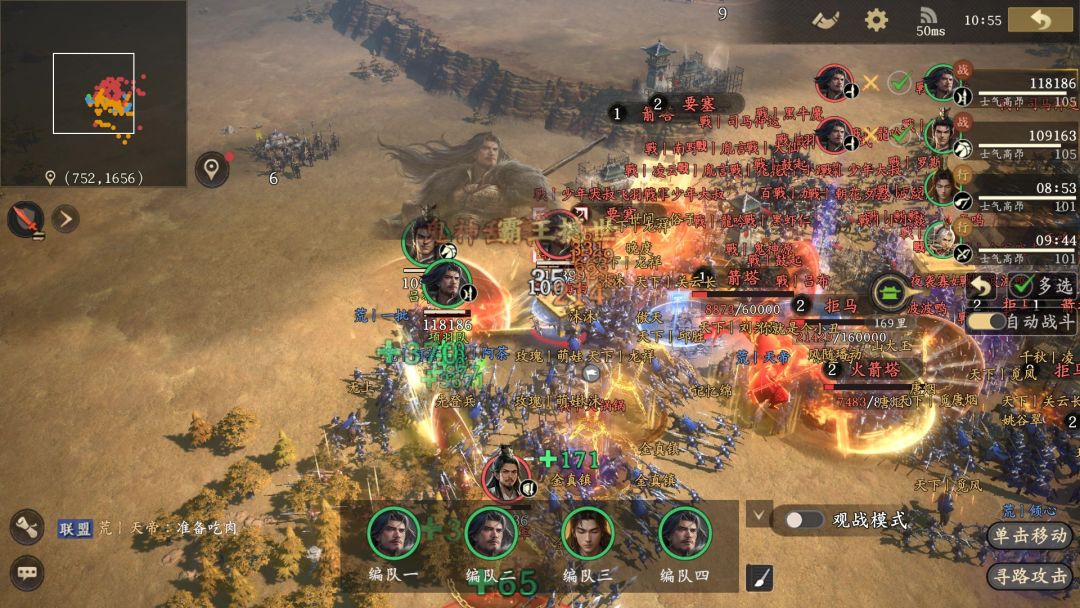Open the minimap

[x=93, y=93]
